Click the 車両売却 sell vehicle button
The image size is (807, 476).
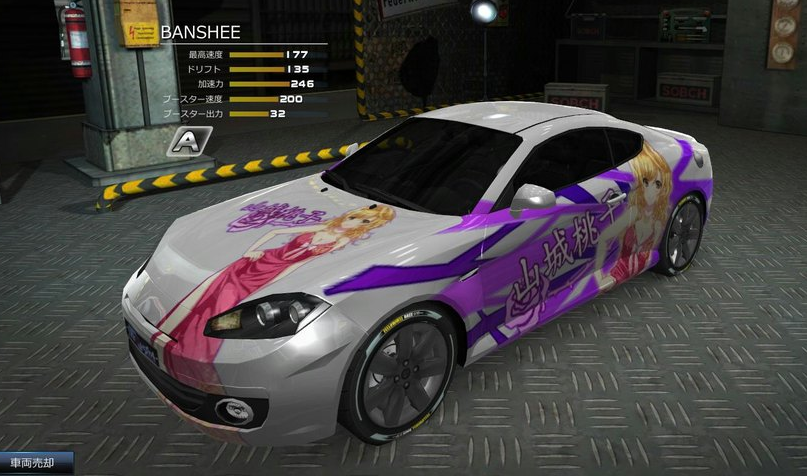(36, 465)
